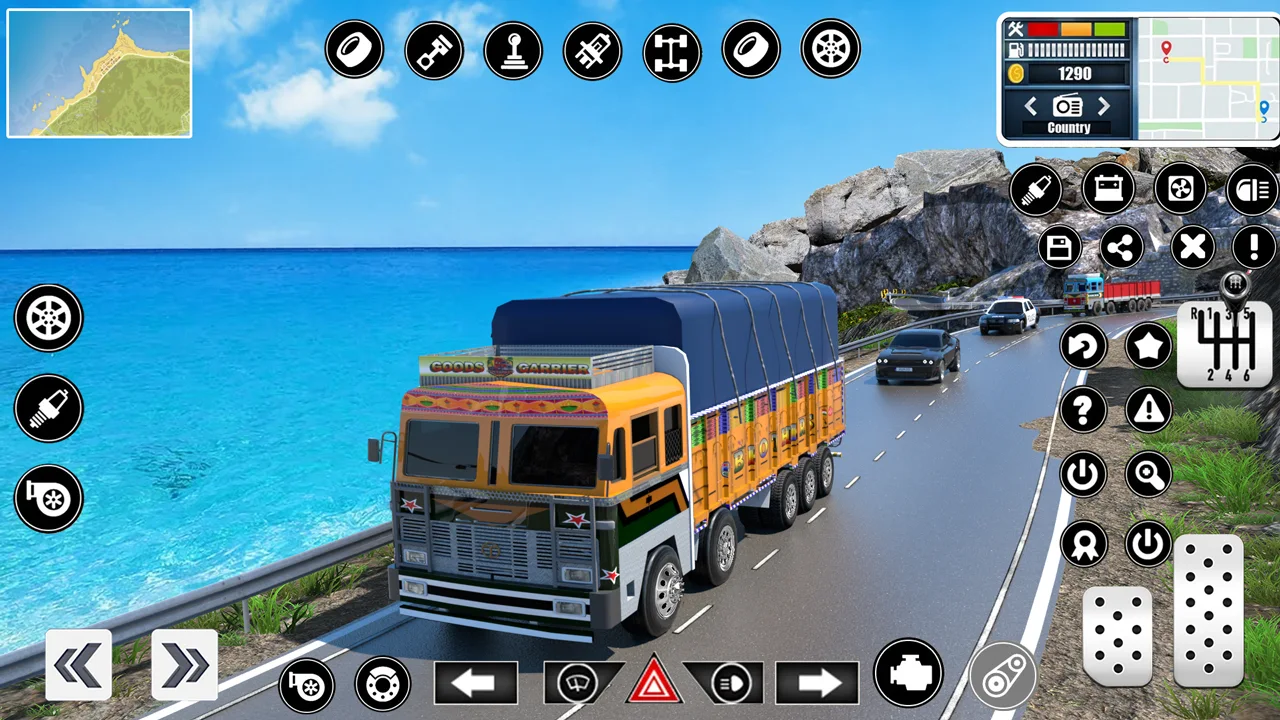Select the wheel rim icon at top
This screenshot has height=720, width=1280.
(x=831, y=50)
